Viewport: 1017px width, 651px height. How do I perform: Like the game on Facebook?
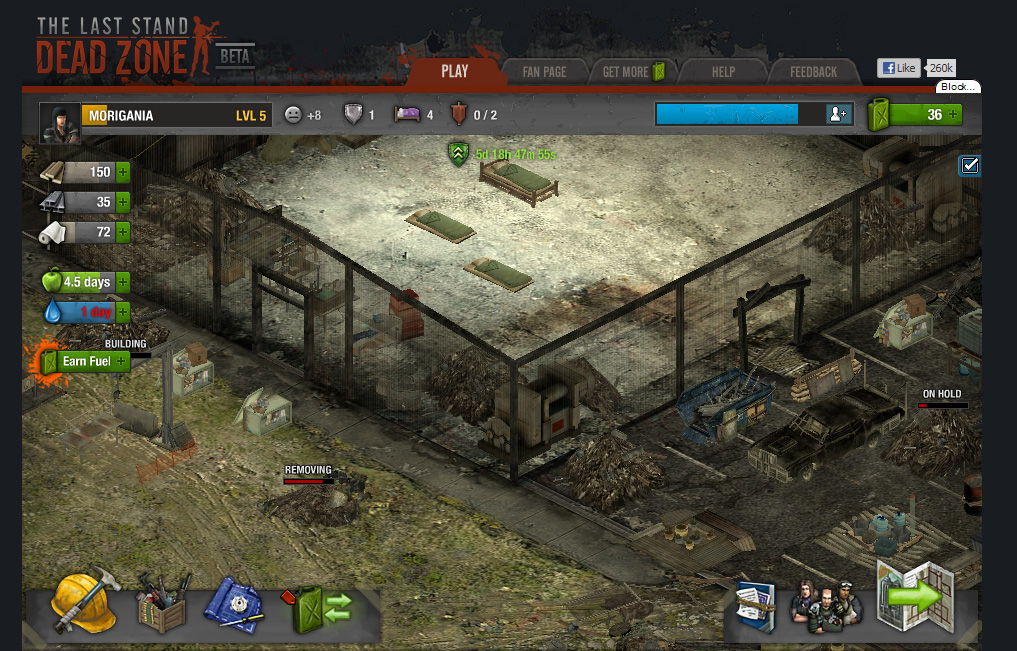898,68
